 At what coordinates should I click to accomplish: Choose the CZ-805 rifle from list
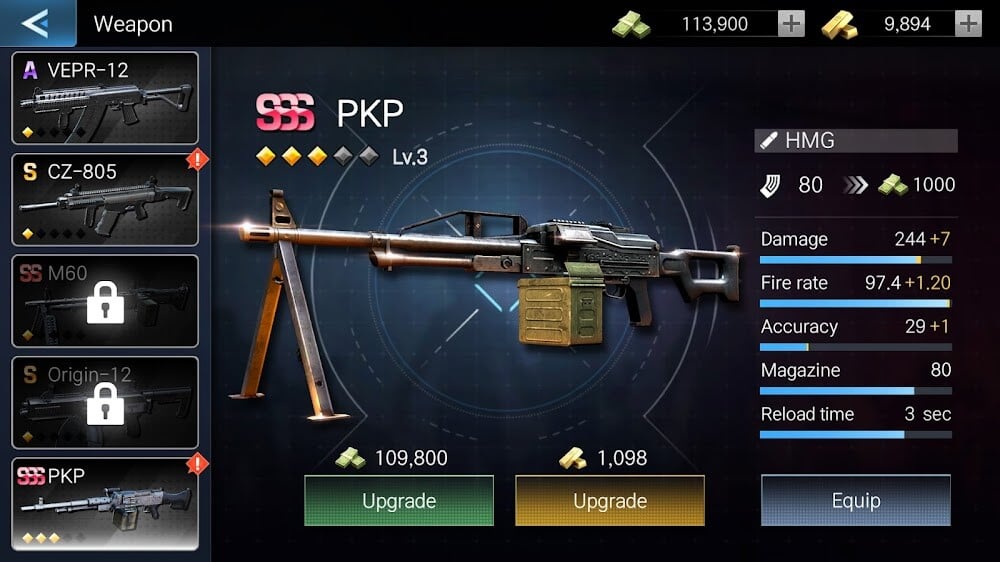[x=105, y=199]
